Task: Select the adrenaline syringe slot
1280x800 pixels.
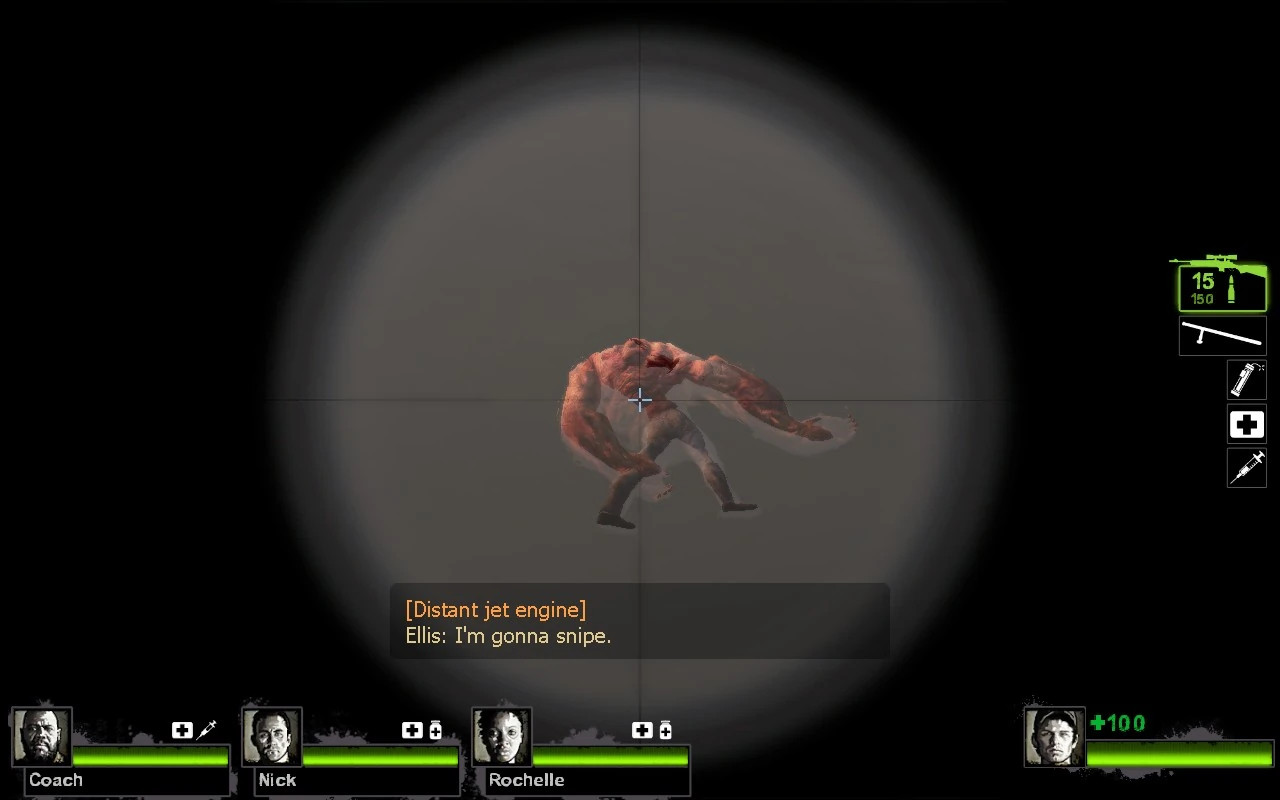Action: pos(1246,468)
